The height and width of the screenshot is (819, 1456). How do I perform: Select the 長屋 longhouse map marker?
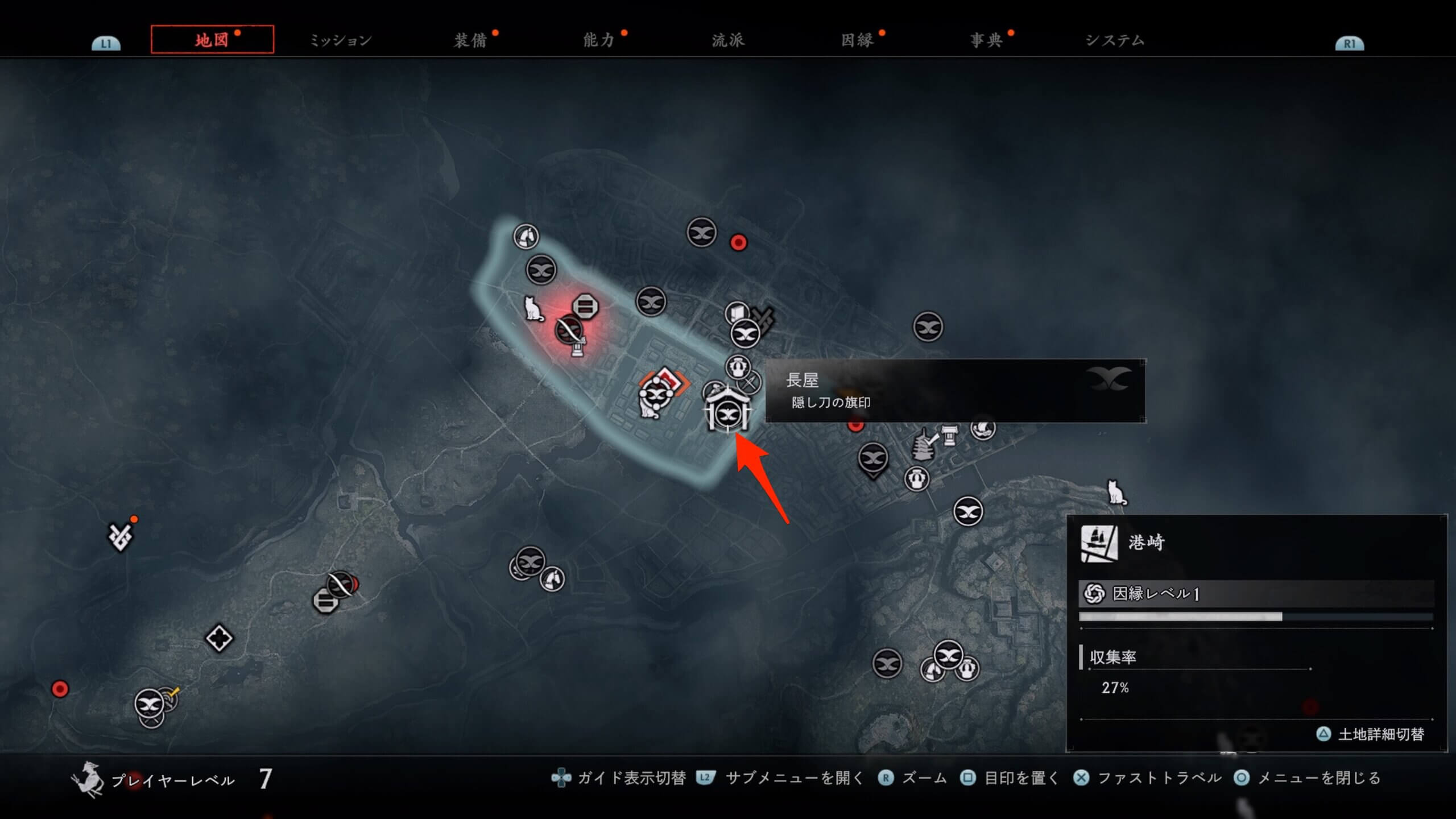point(727,411)
